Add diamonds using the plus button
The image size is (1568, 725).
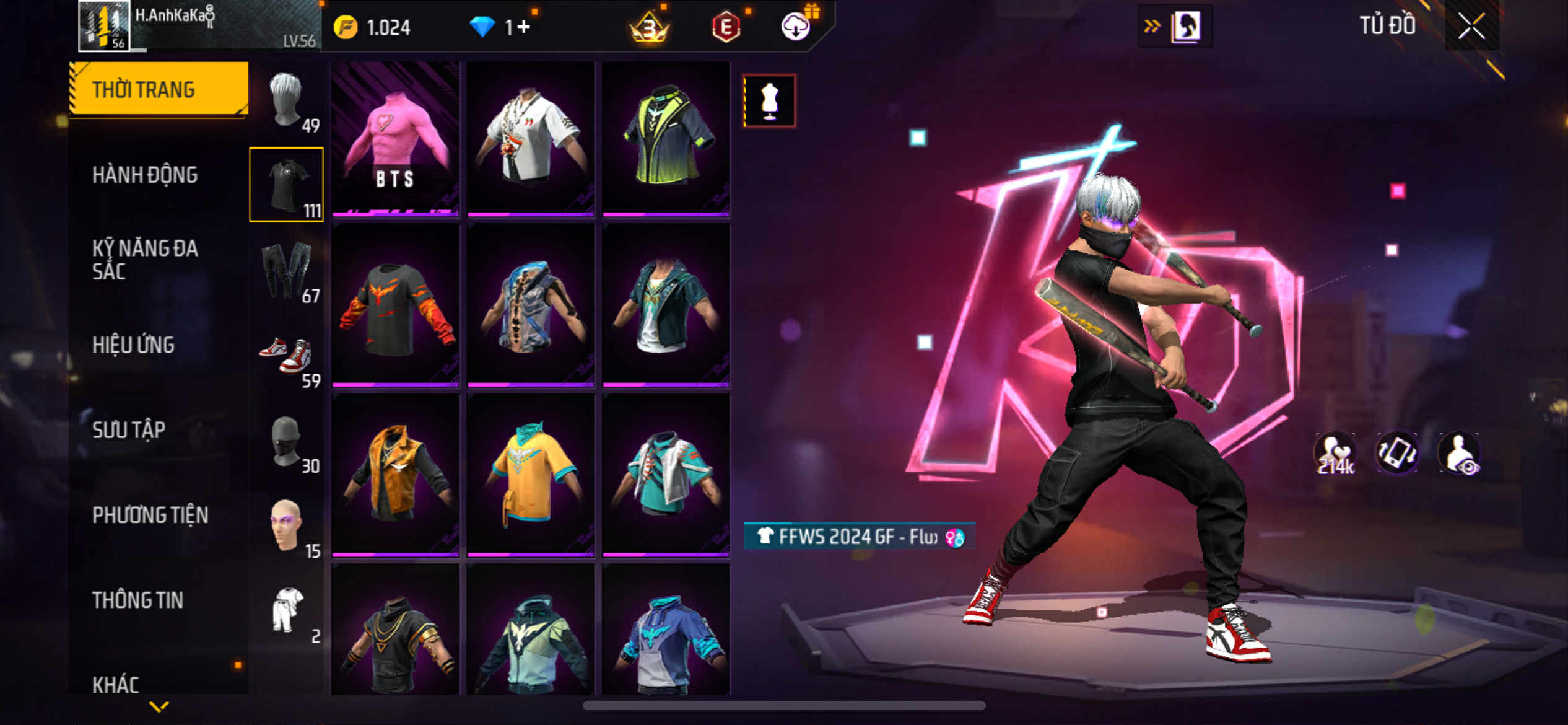(x=523, y=27)
